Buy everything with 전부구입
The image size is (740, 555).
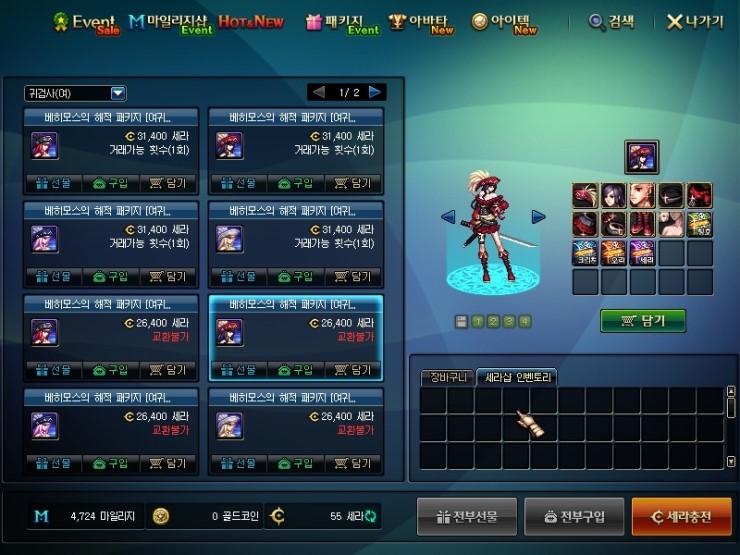coord(573,517)
